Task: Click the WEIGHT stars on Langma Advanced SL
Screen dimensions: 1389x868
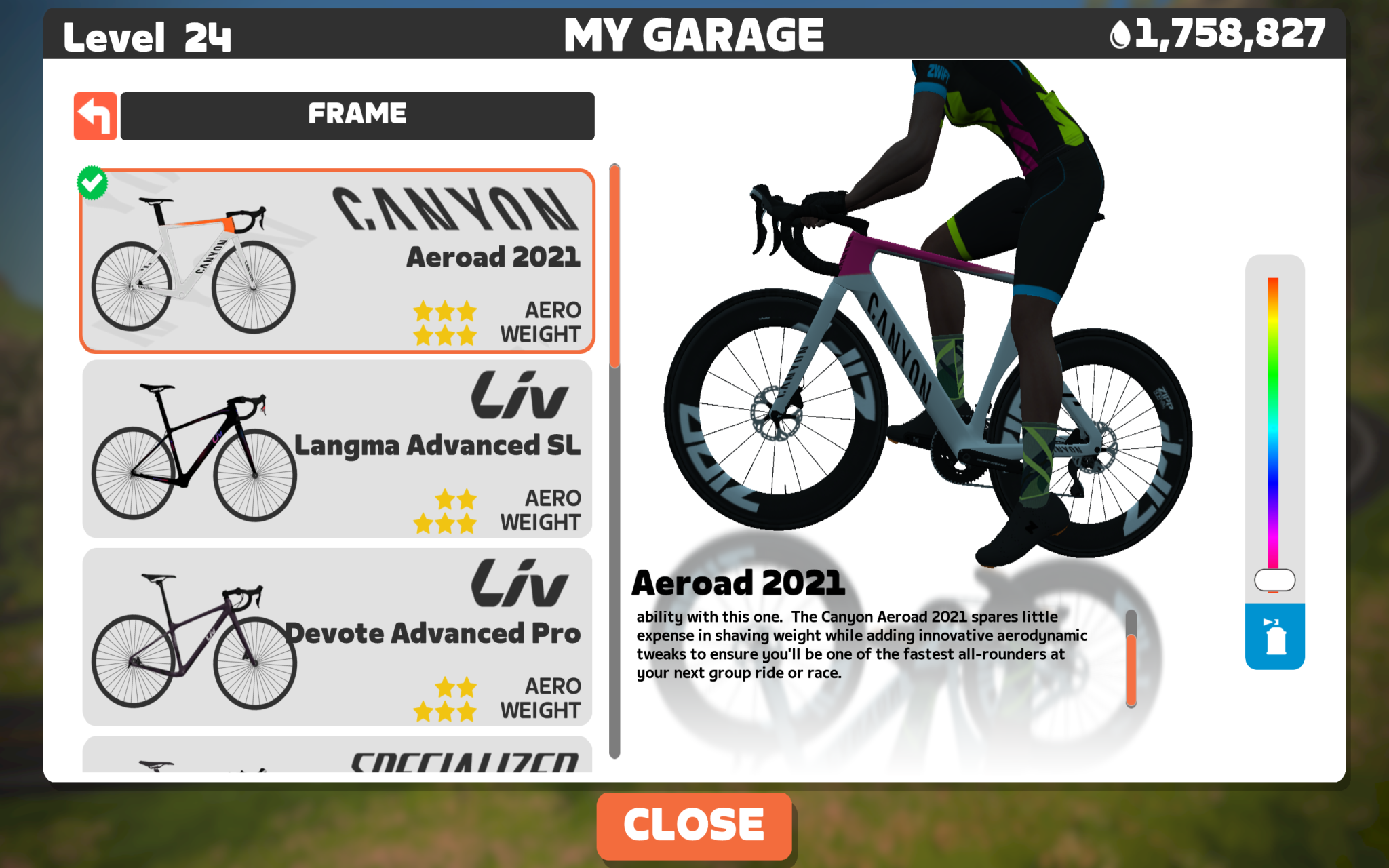Action: point(446,523)
